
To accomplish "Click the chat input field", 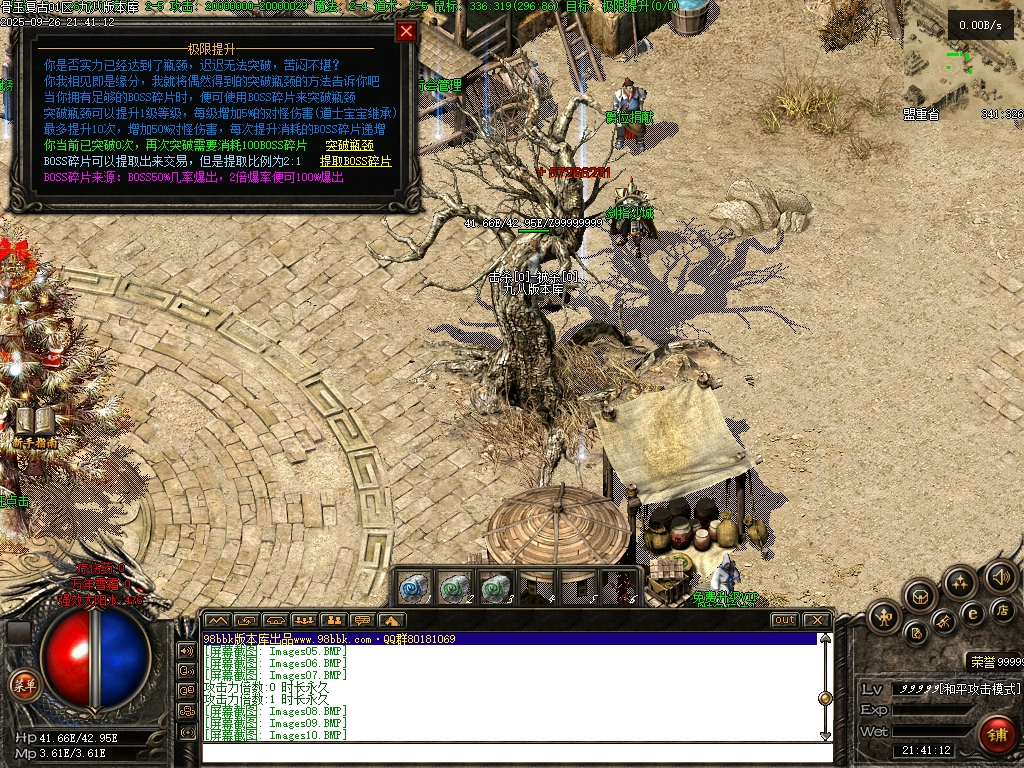I will tap(510, 751).
